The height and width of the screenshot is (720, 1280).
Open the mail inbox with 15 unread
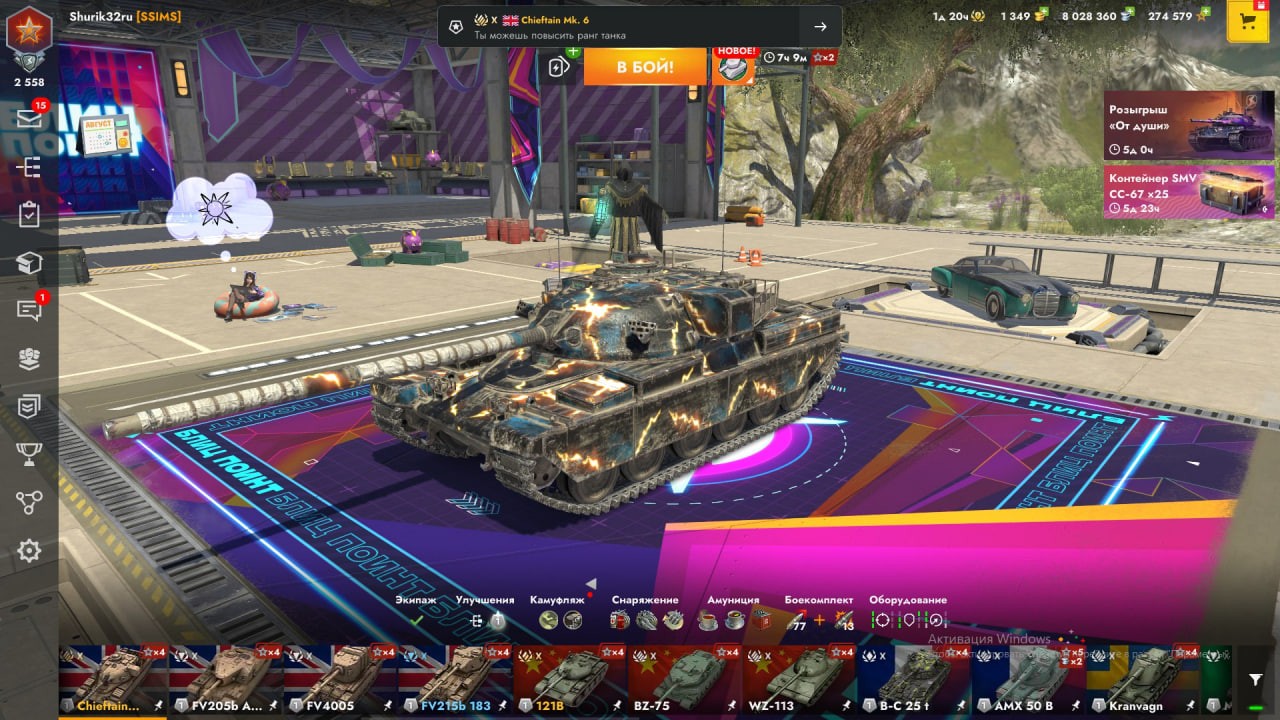tap(29, 118)
